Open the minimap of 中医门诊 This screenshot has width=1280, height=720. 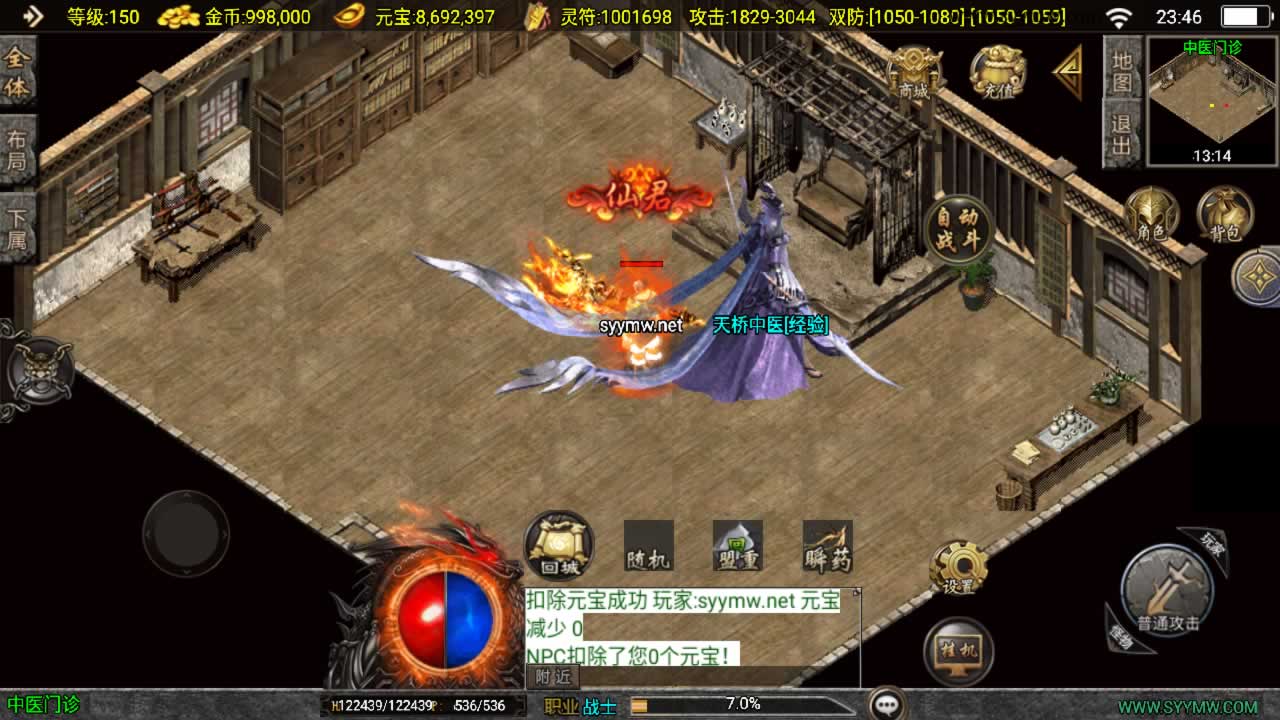coord(1211,101)
